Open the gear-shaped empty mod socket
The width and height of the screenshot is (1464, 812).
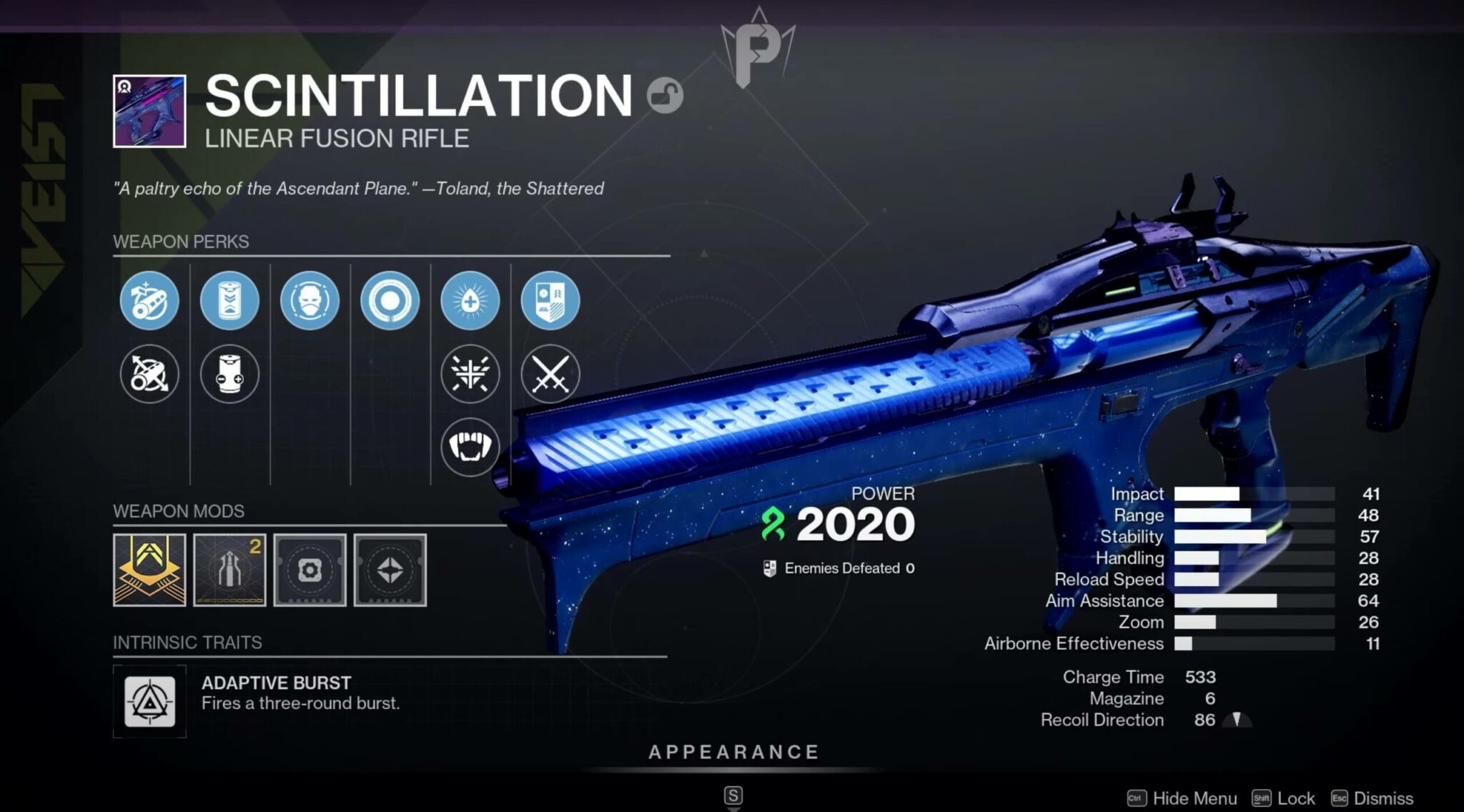click(x=310, y=570)
